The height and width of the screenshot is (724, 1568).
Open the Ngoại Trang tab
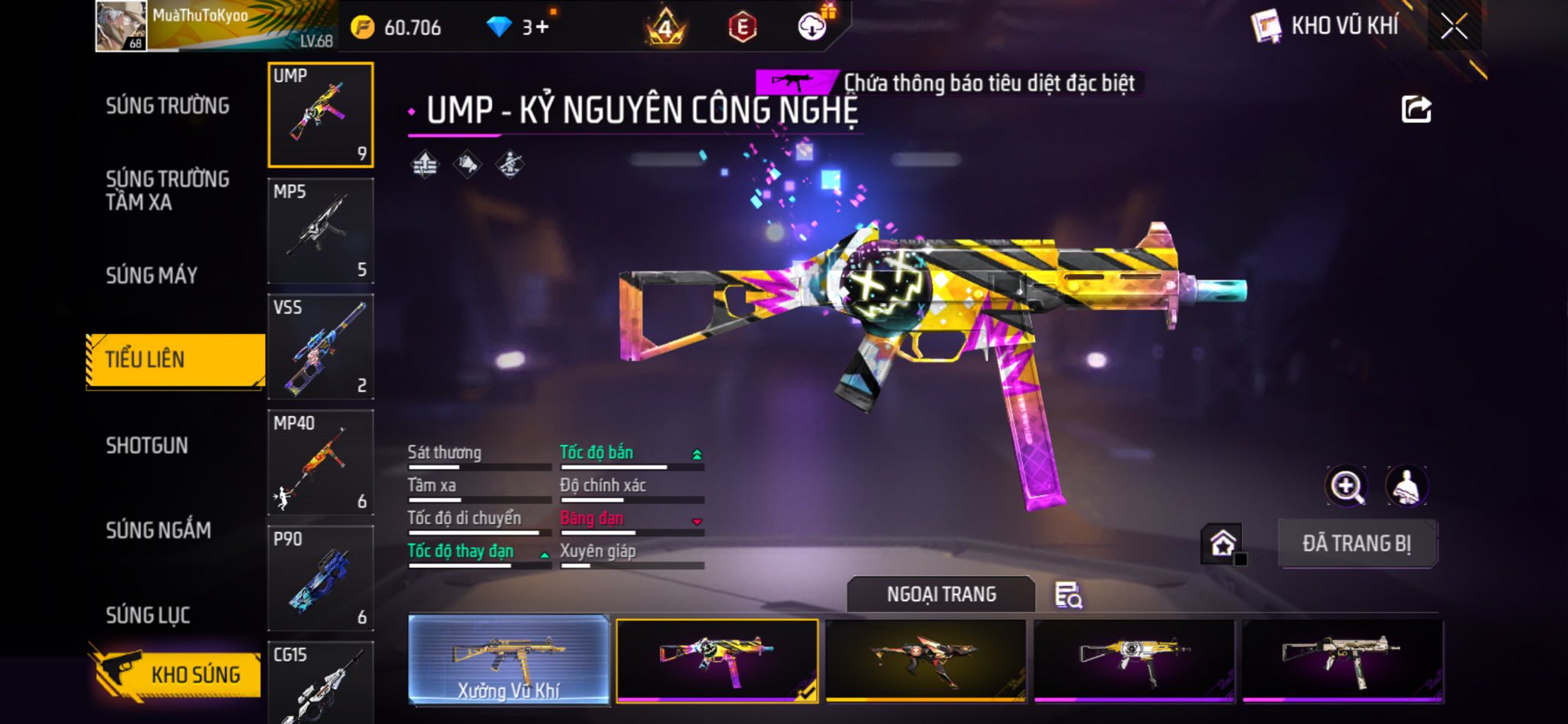coord(941,595)
